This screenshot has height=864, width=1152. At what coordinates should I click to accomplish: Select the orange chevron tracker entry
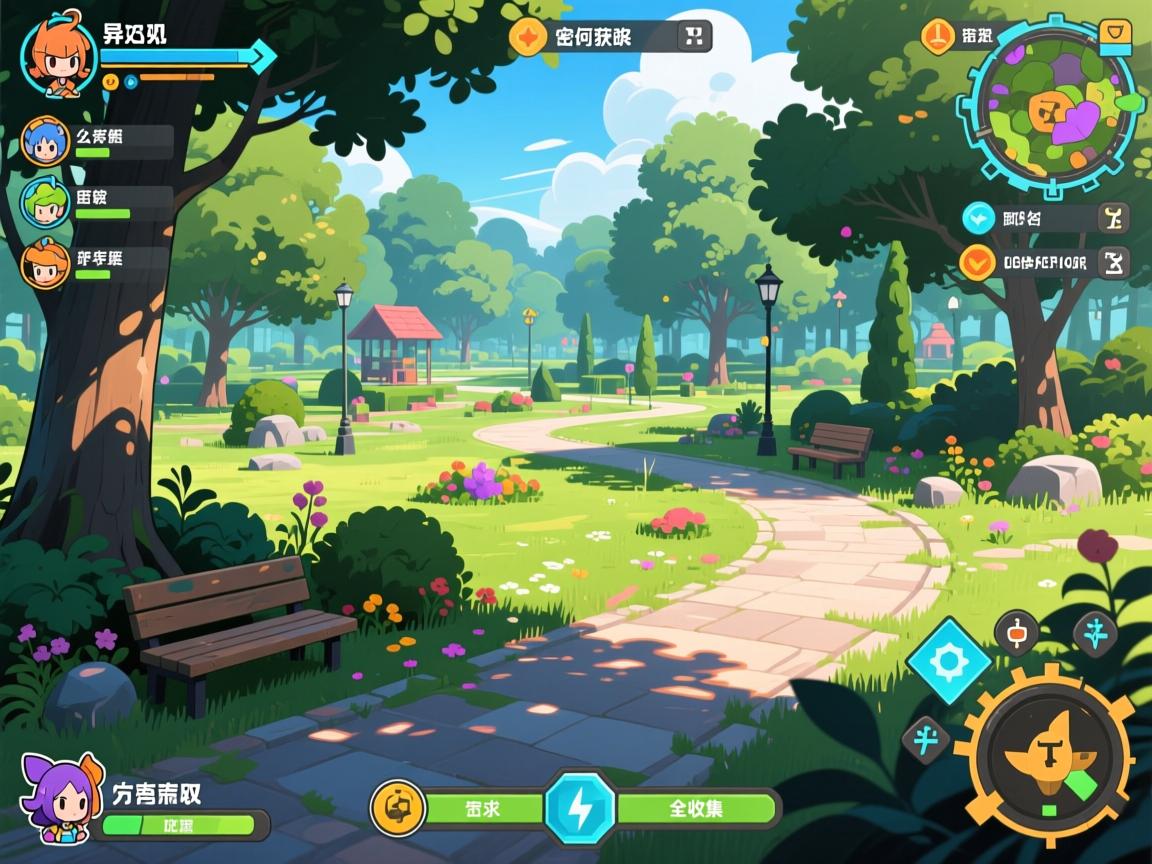tap(977, 262)
